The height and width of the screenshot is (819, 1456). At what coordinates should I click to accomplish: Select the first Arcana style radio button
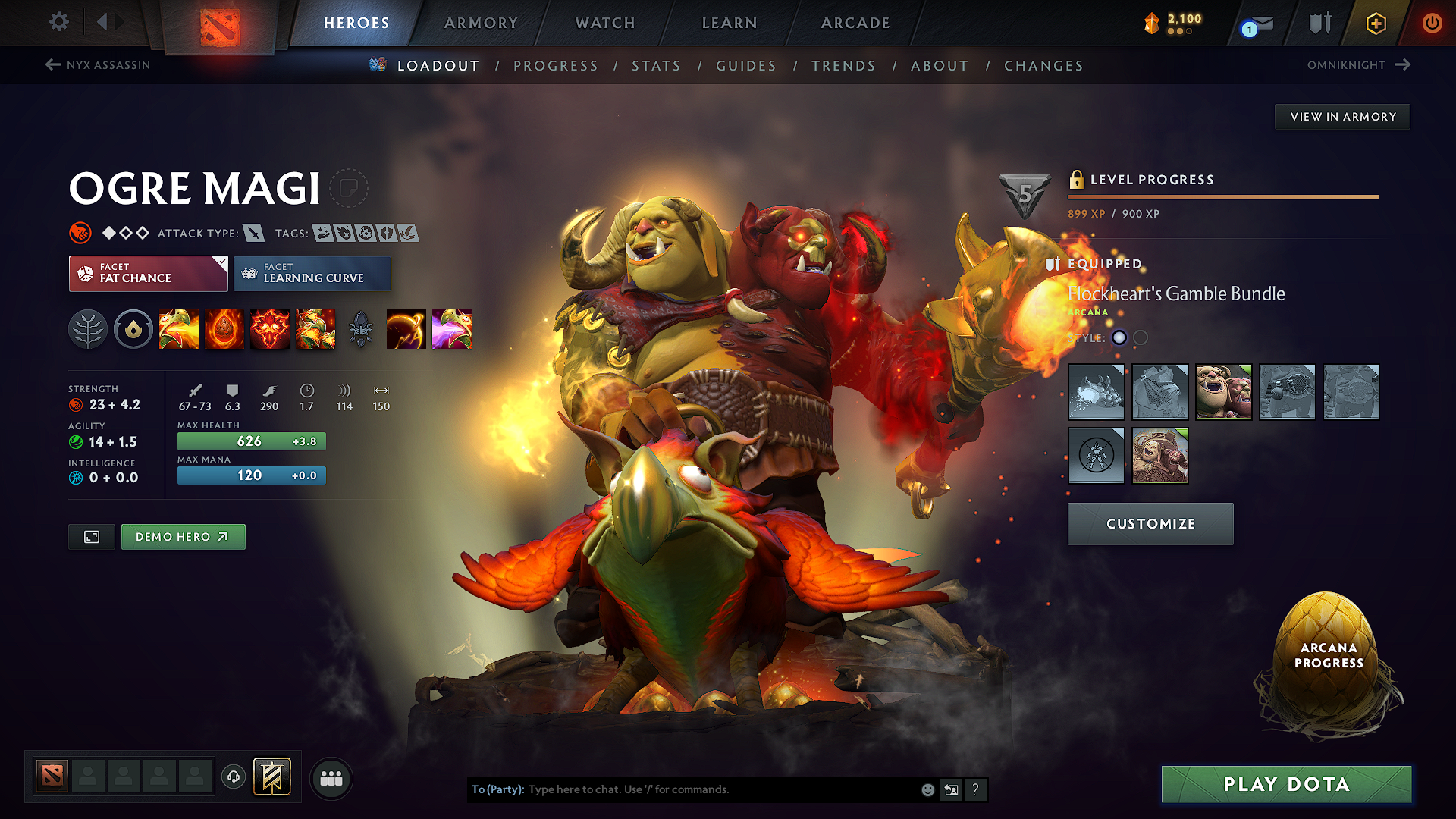(x=1119, y=338)
